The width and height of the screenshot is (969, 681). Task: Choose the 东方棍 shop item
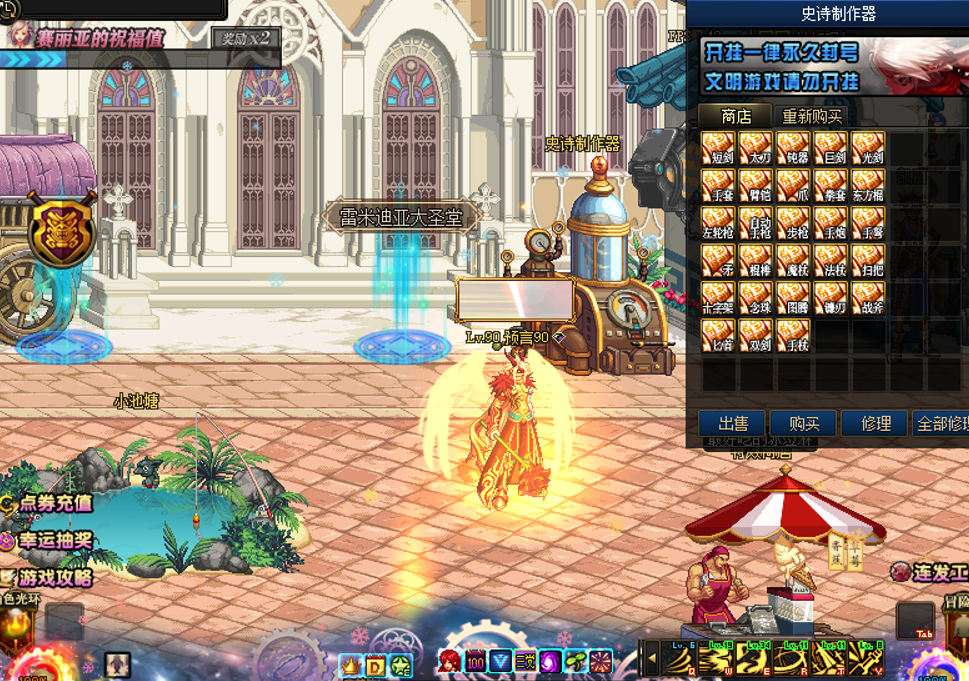[867, 186]
